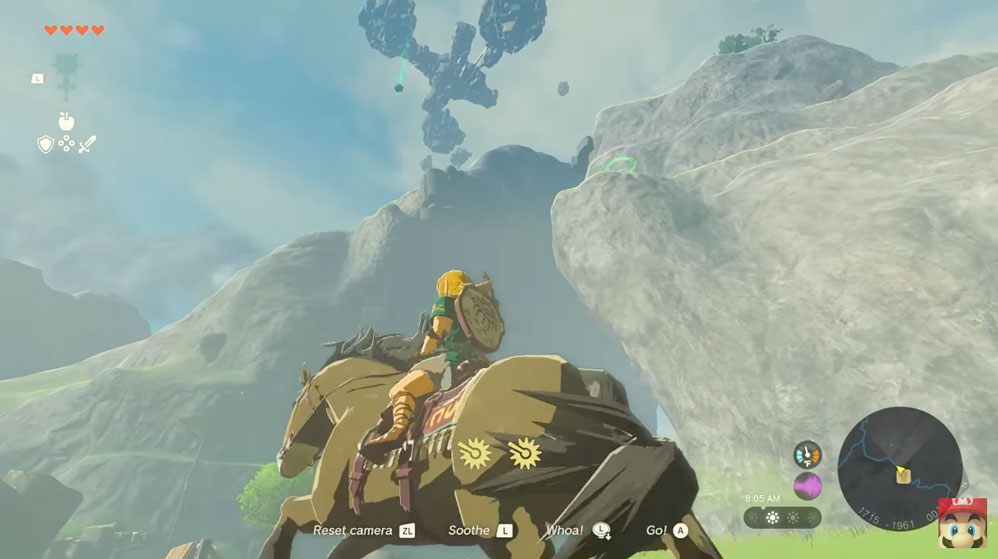Click the Mario avatar overlay thumbnail
The image size is (998, 559).
point(961,523)
